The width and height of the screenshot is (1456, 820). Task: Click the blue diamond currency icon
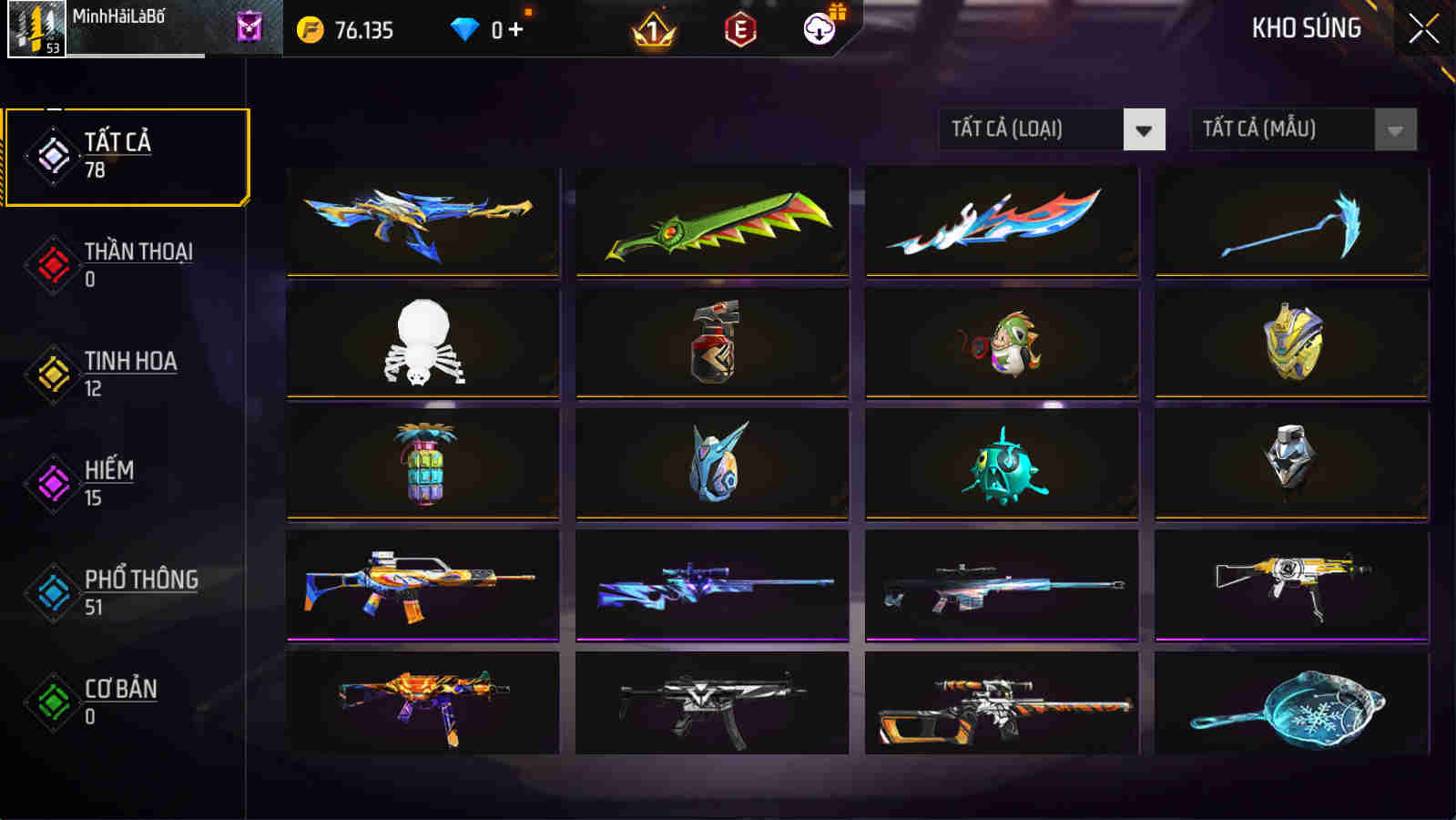(x=466, y=28)
